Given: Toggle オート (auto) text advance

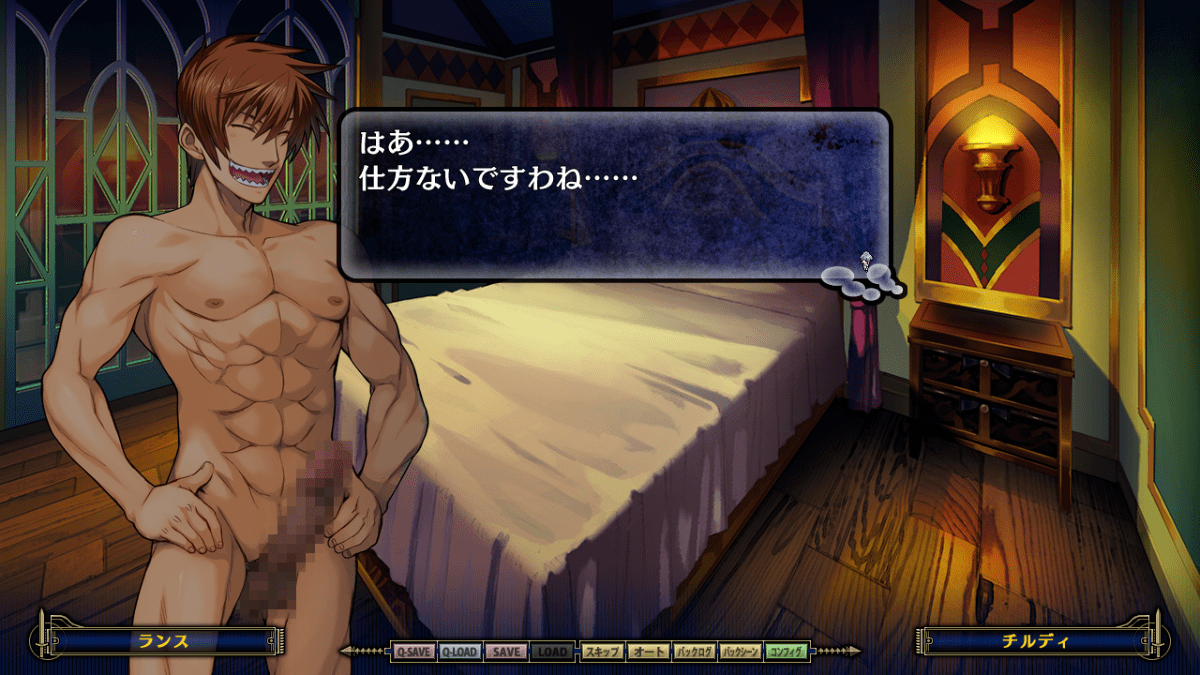Looking at the screenshot, I should 648,652.
